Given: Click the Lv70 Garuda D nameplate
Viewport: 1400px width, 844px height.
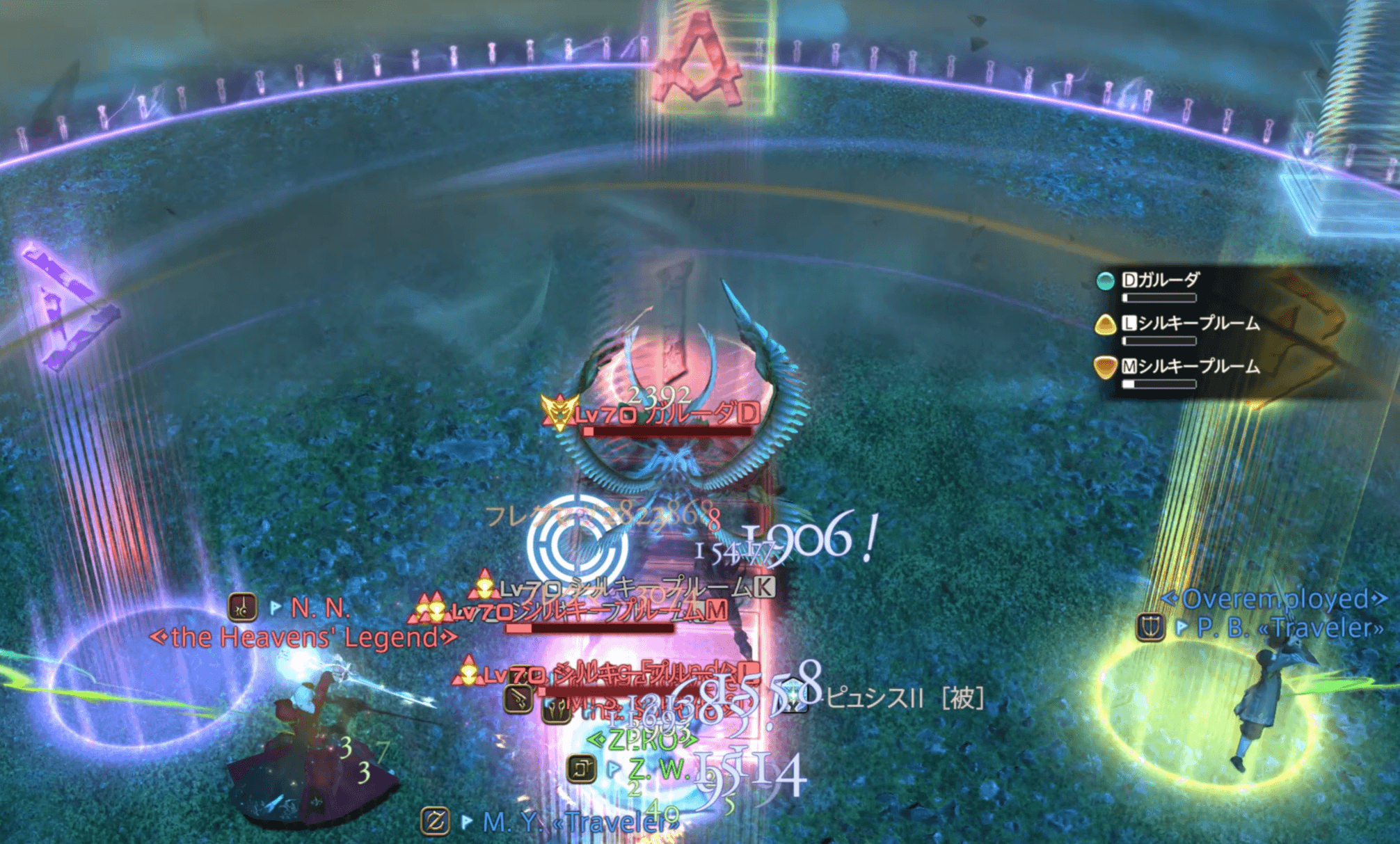Looking at the screenshot, I should pos(666,415).
